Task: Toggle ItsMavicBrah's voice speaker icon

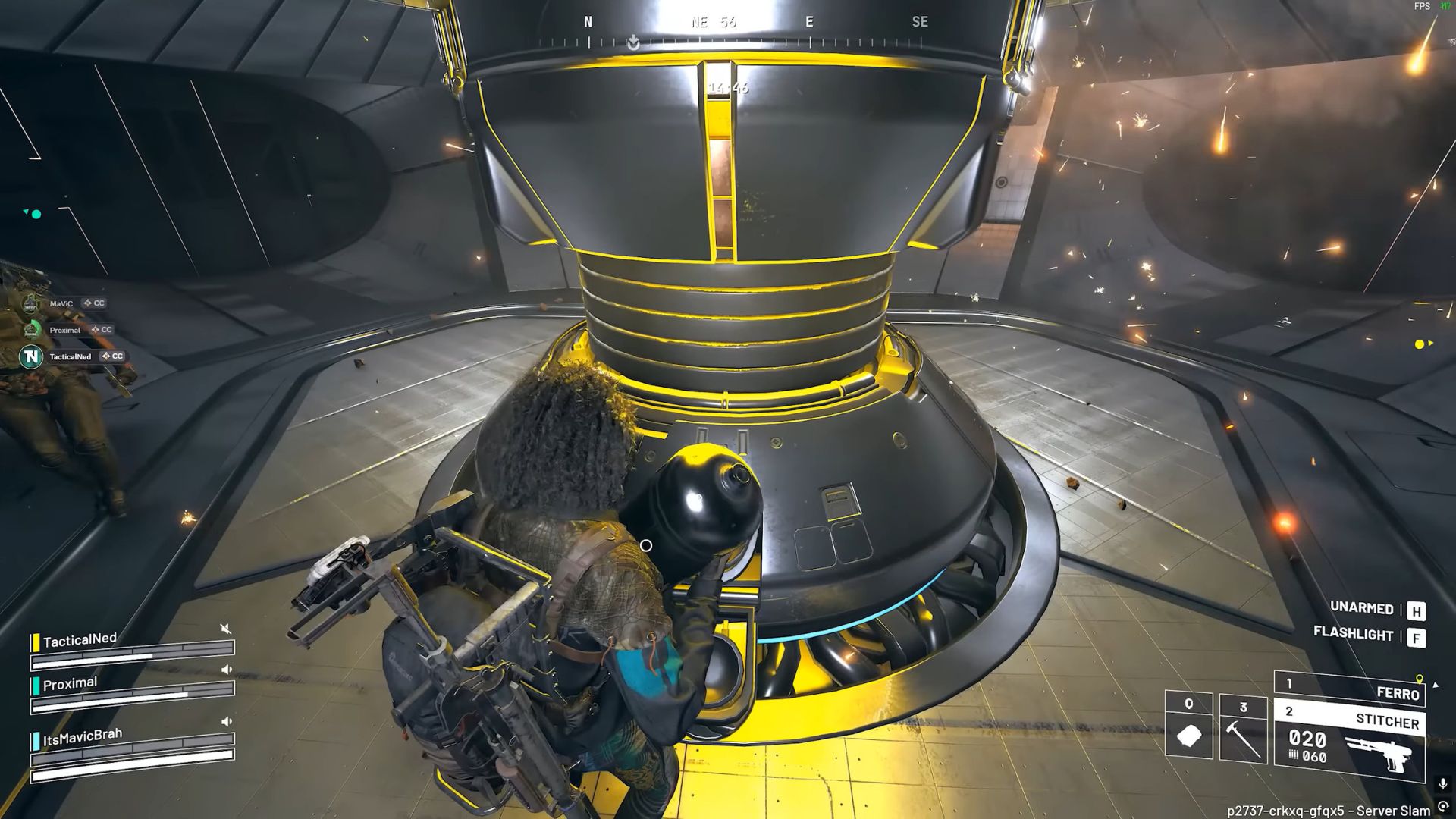Action: pos(226,721)
